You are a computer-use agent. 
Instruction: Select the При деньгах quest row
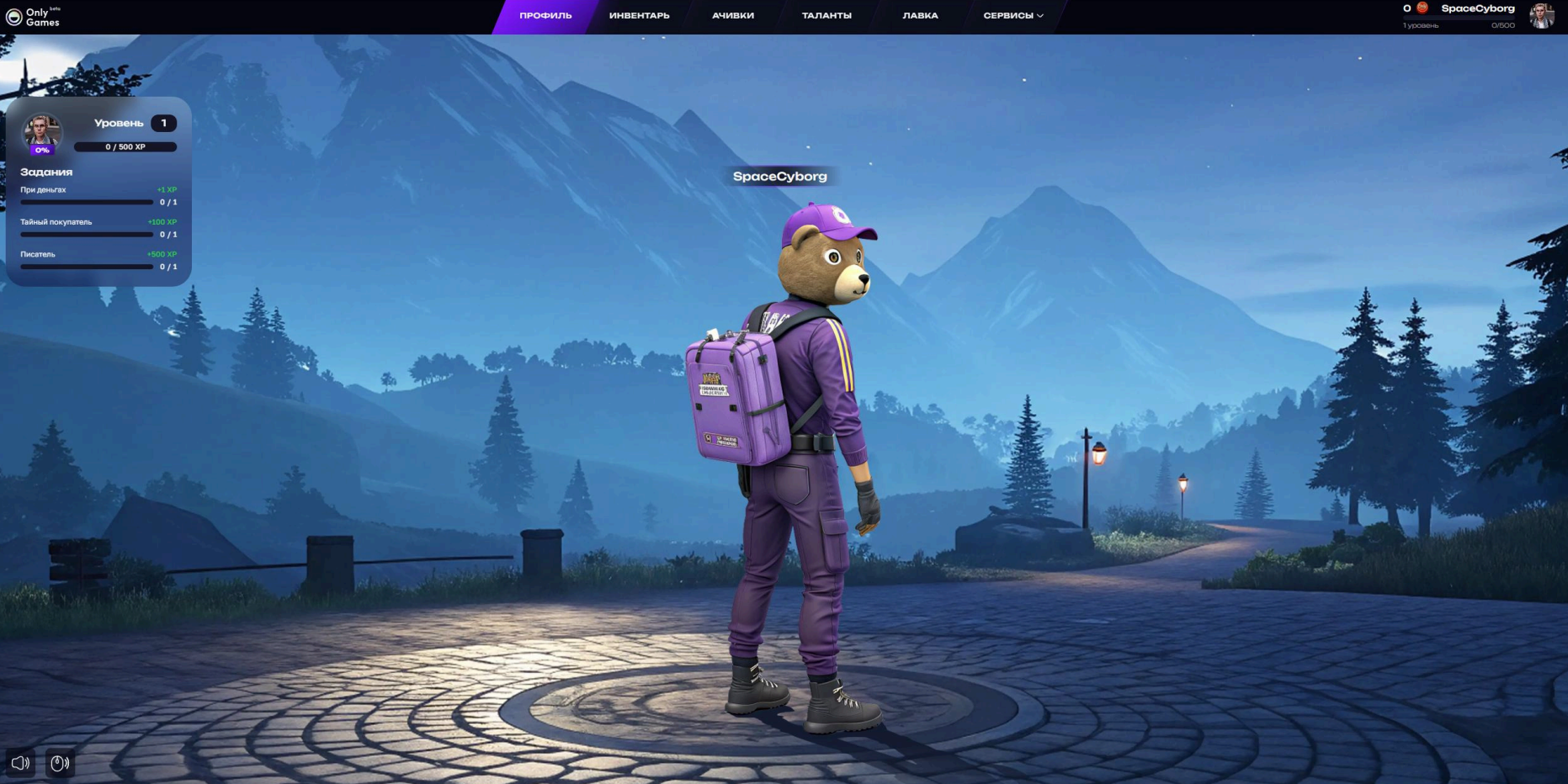coord(98,196)
